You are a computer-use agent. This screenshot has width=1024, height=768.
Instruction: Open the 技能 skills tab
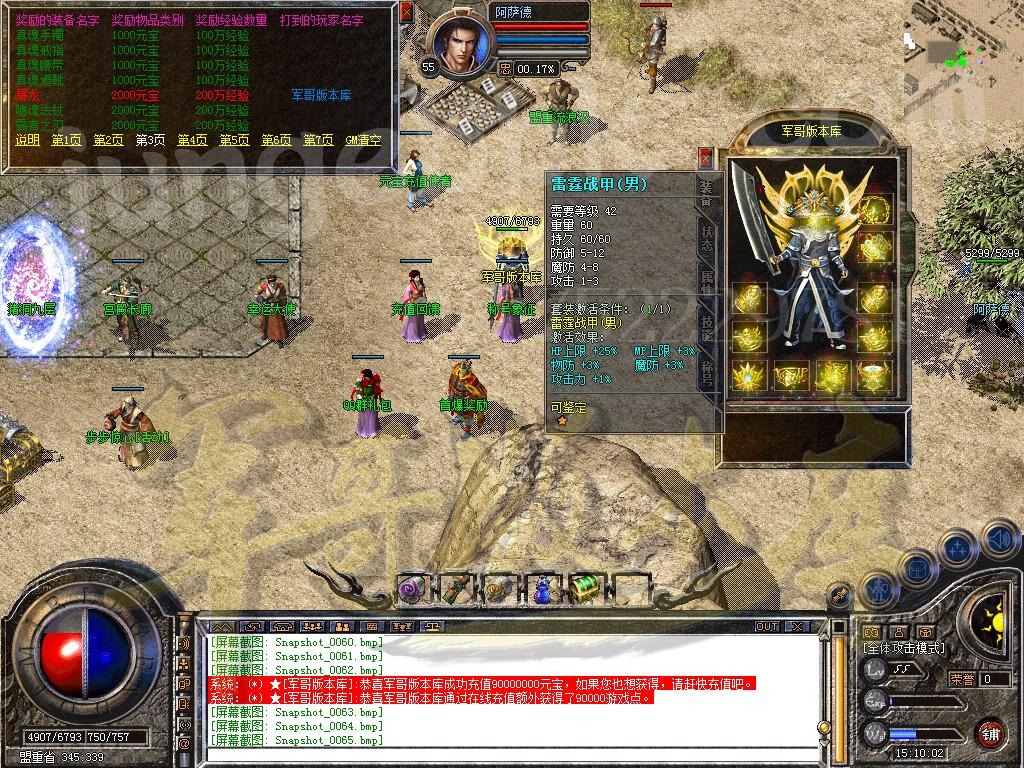coord(706,328)
